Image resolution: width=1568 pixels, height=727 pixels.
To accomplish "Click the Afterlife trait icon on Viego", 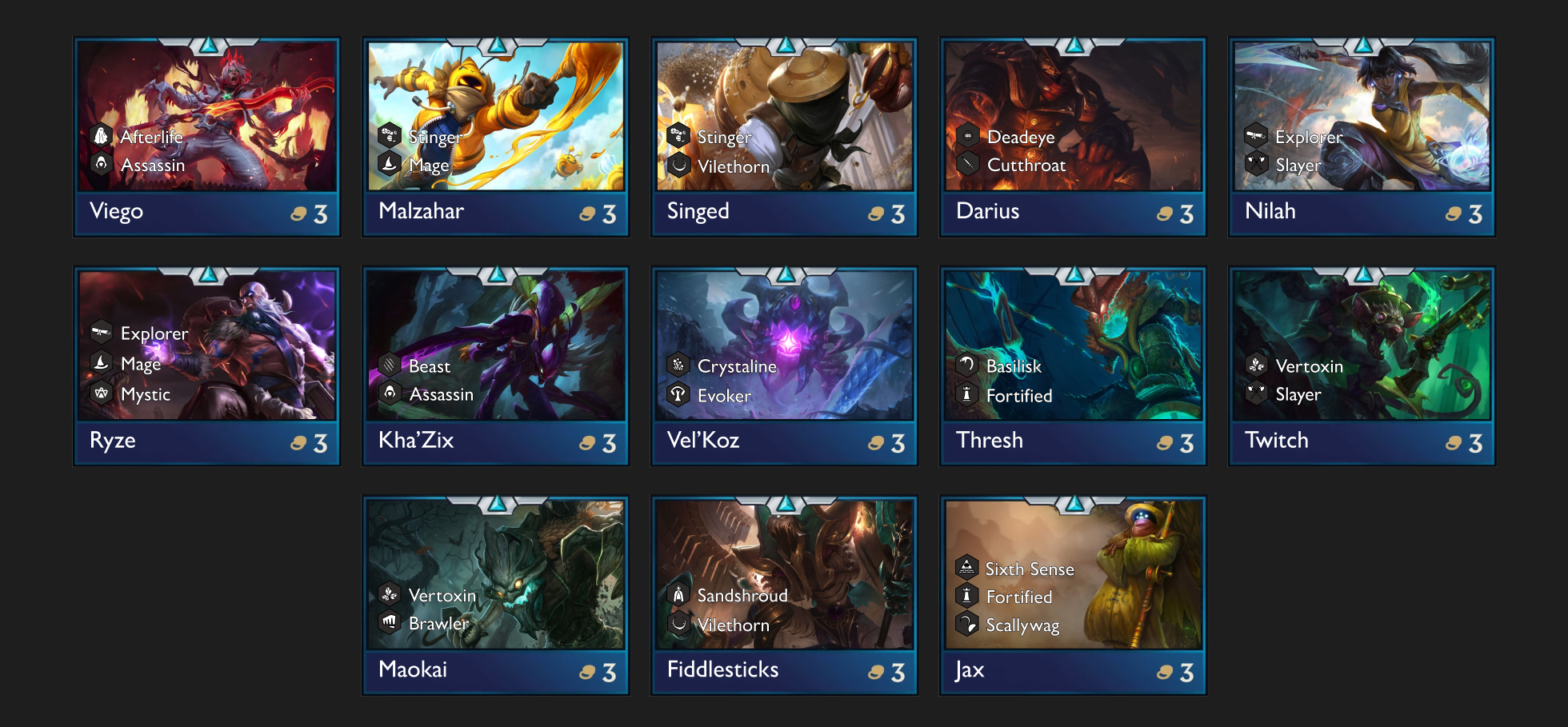I will (x=101, y=137).
